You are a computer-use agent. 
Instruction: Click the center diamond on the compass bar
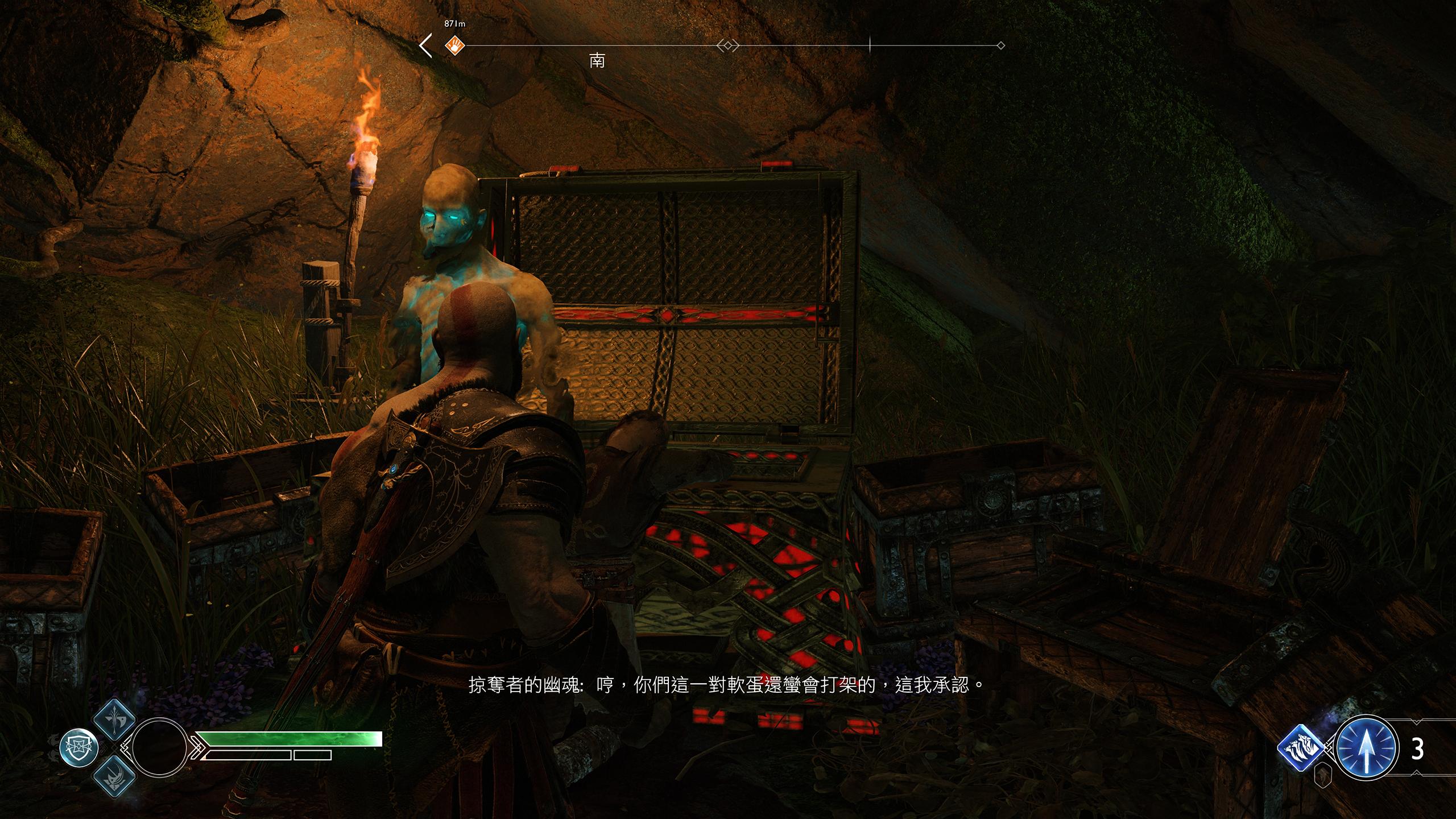click(728, 45)
